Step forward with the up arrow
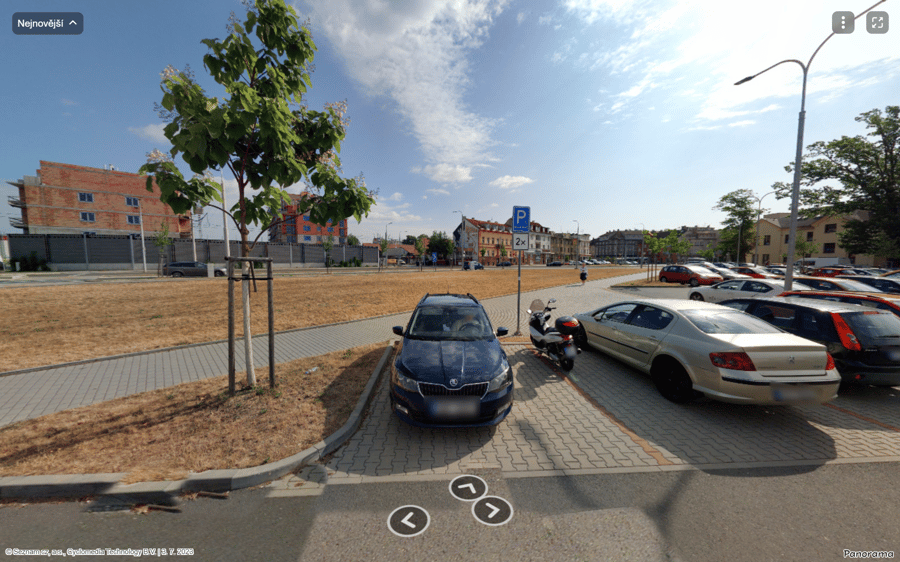The height and width of the screenshot is (562, 900). click(x=467, y=487)
